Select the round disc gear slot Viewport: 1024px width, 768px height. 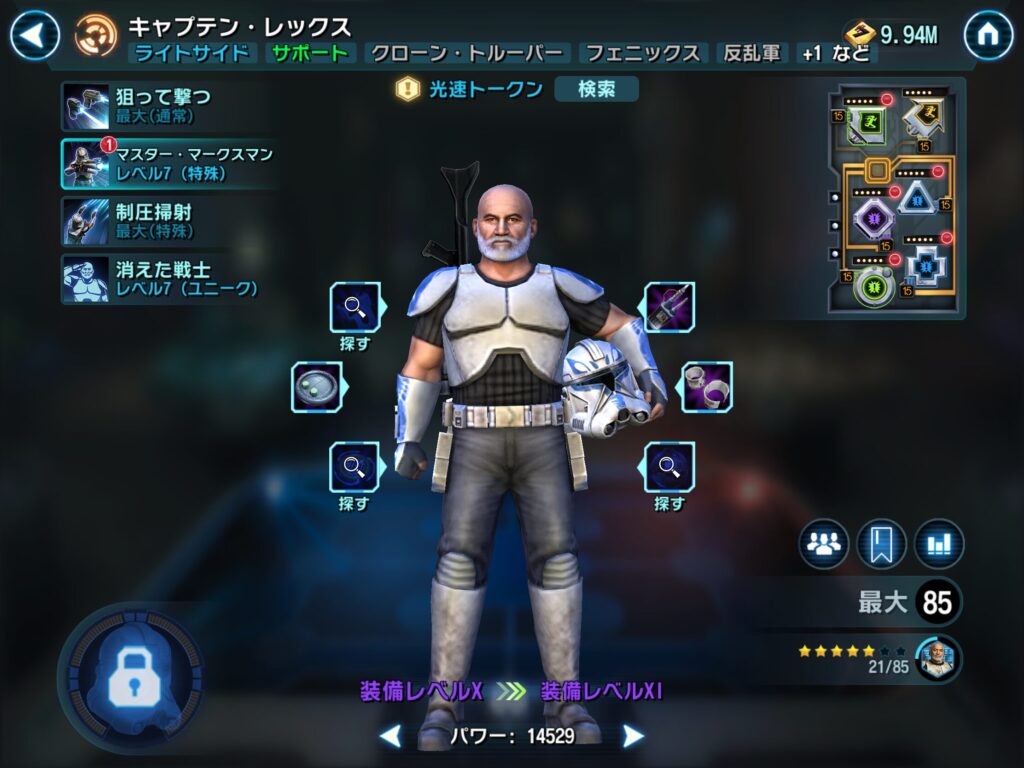[x=317, y=386]
